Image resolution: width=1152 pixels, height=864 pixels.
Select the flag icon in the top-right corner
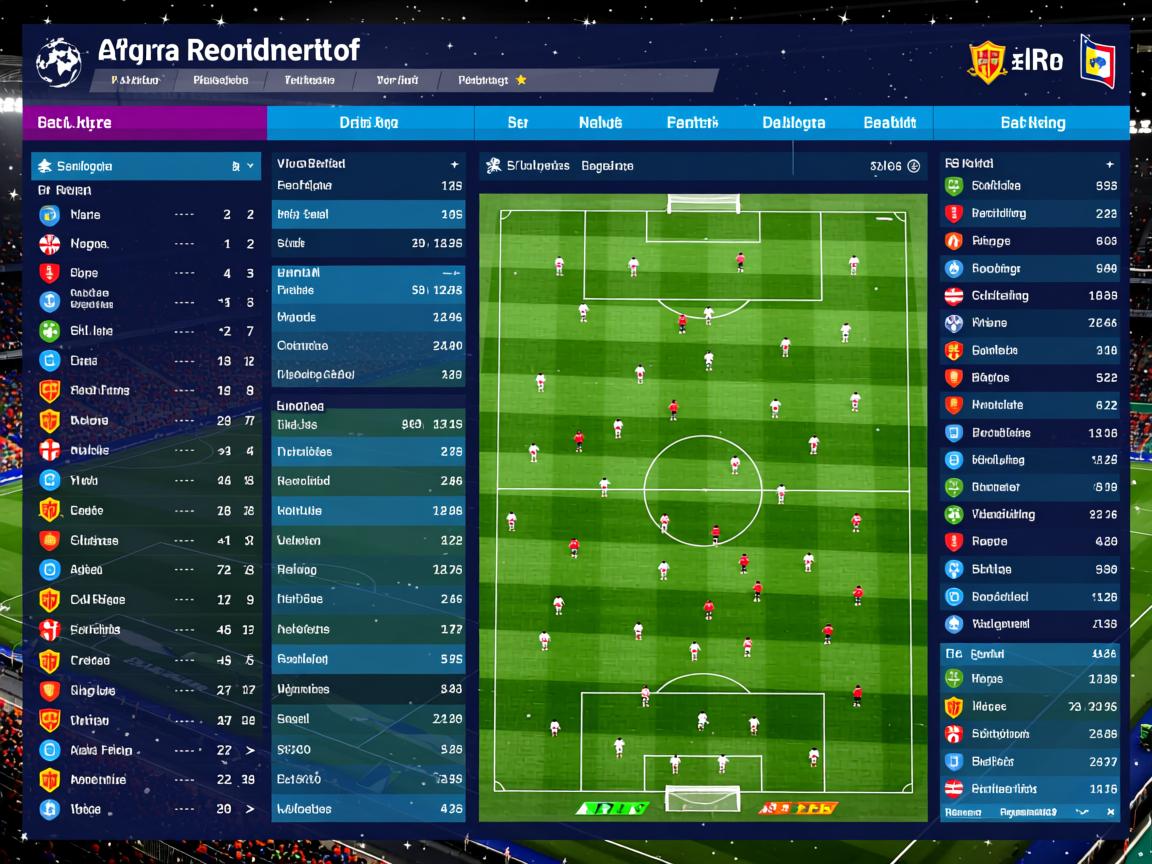tap(1097, 61)
